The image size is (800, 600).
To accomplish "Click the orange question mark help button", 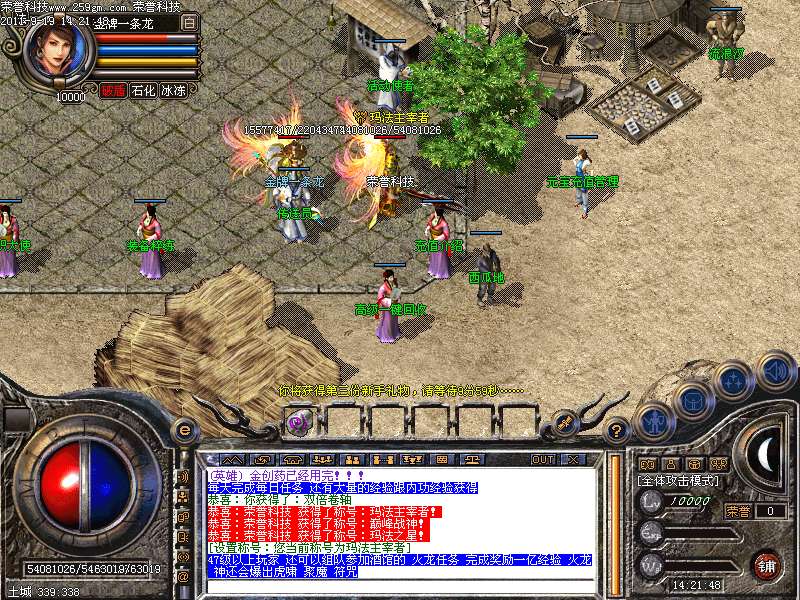I will coord(617,431).
